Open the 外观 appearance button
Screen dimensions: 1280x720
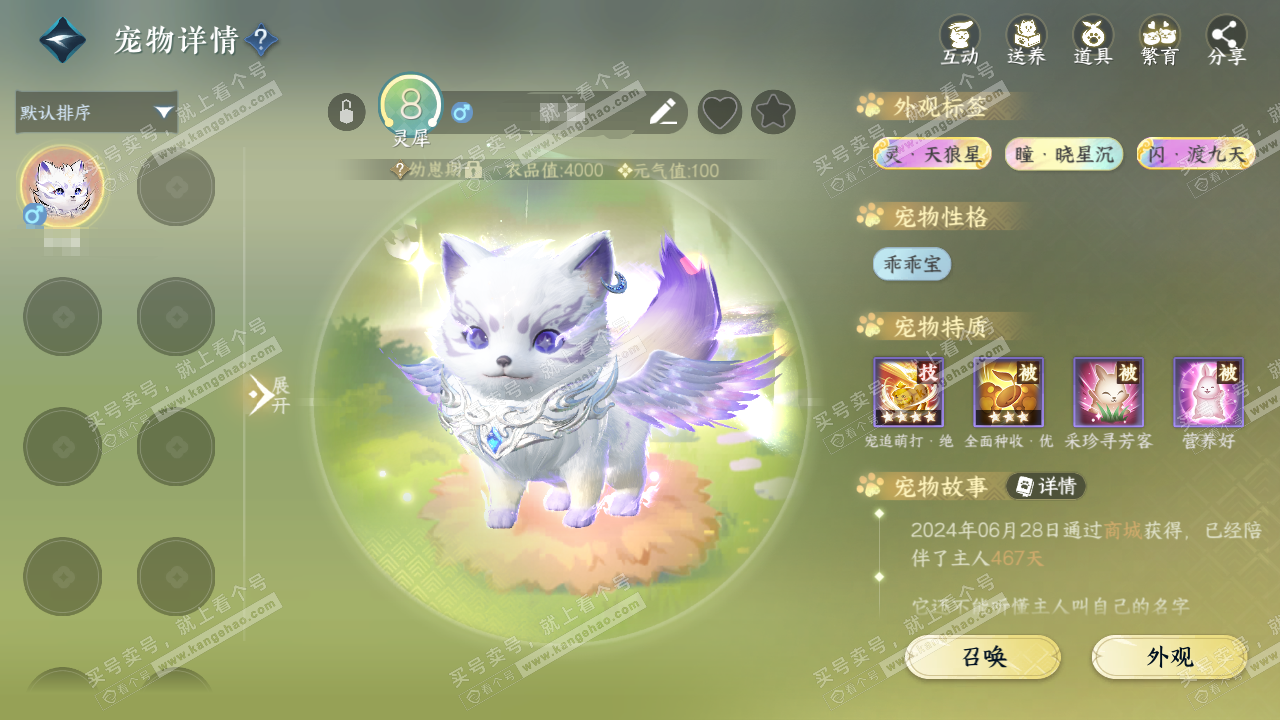pyautogui.click(x=1169, y=657)
